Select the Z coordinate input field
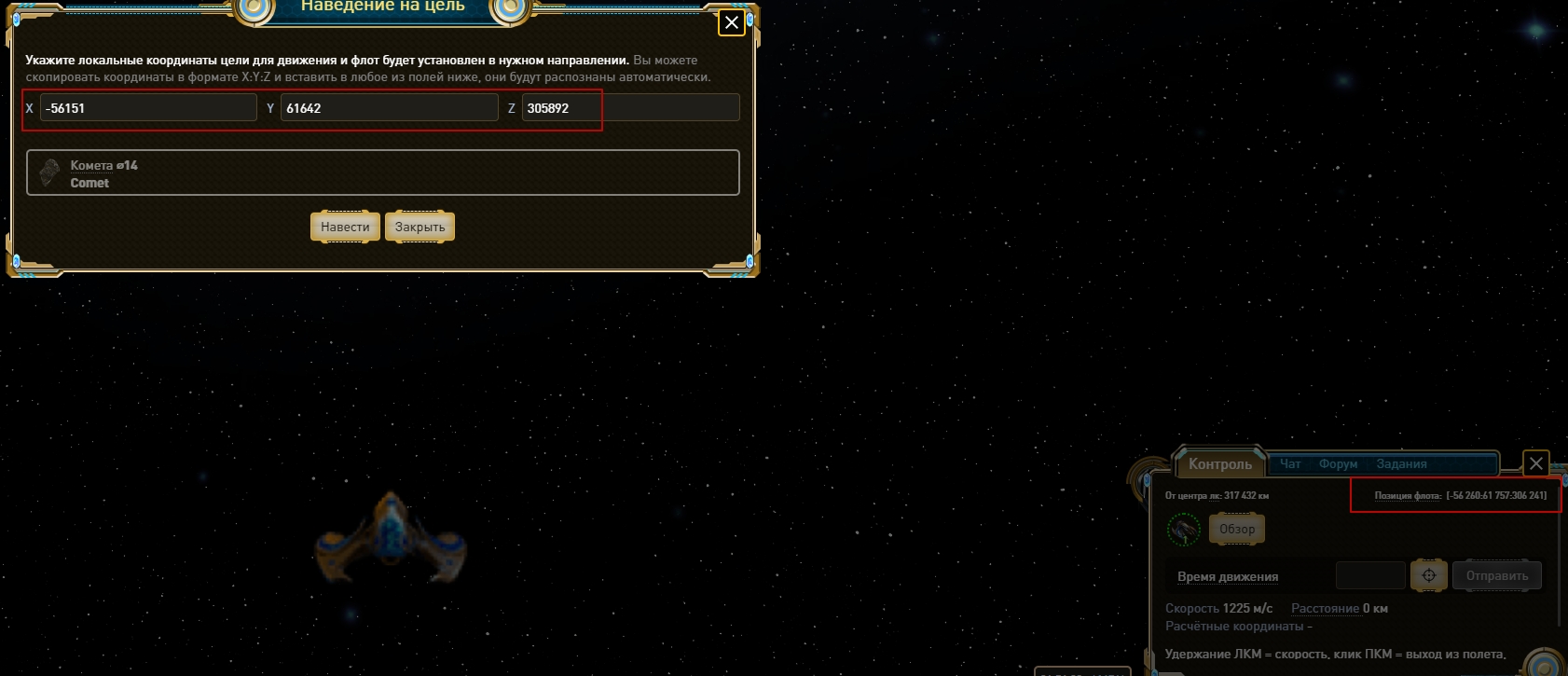Screen dimensions: 1568x676 coord(630,108)
